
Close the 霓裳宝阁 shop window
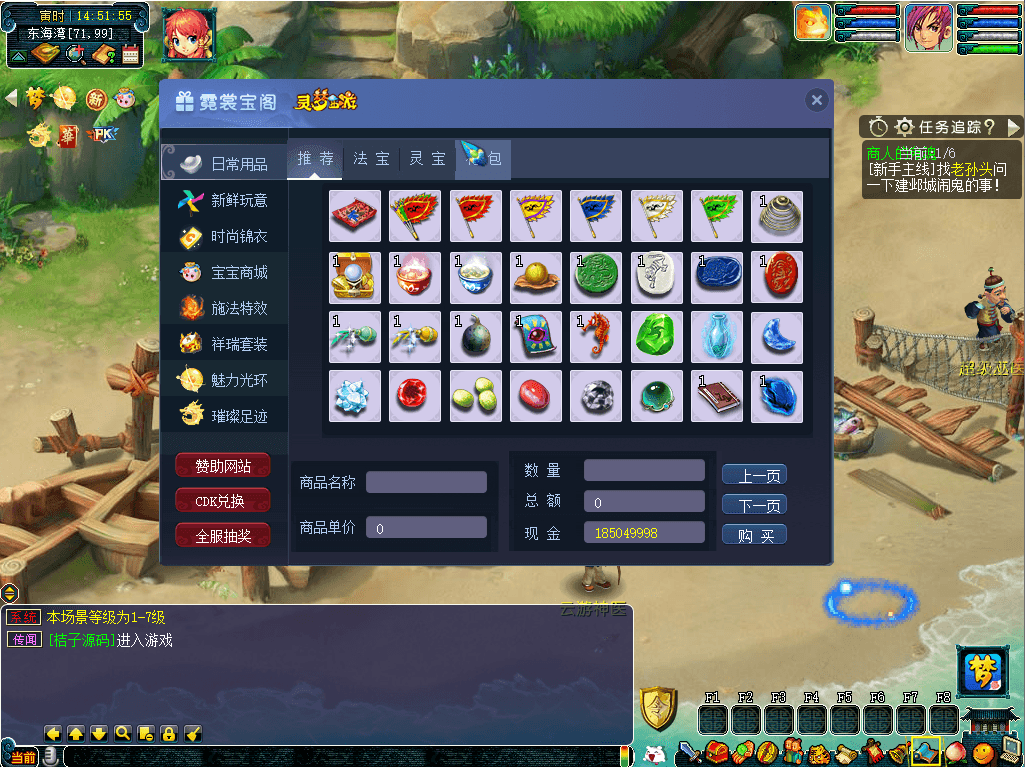coord(817,100)
